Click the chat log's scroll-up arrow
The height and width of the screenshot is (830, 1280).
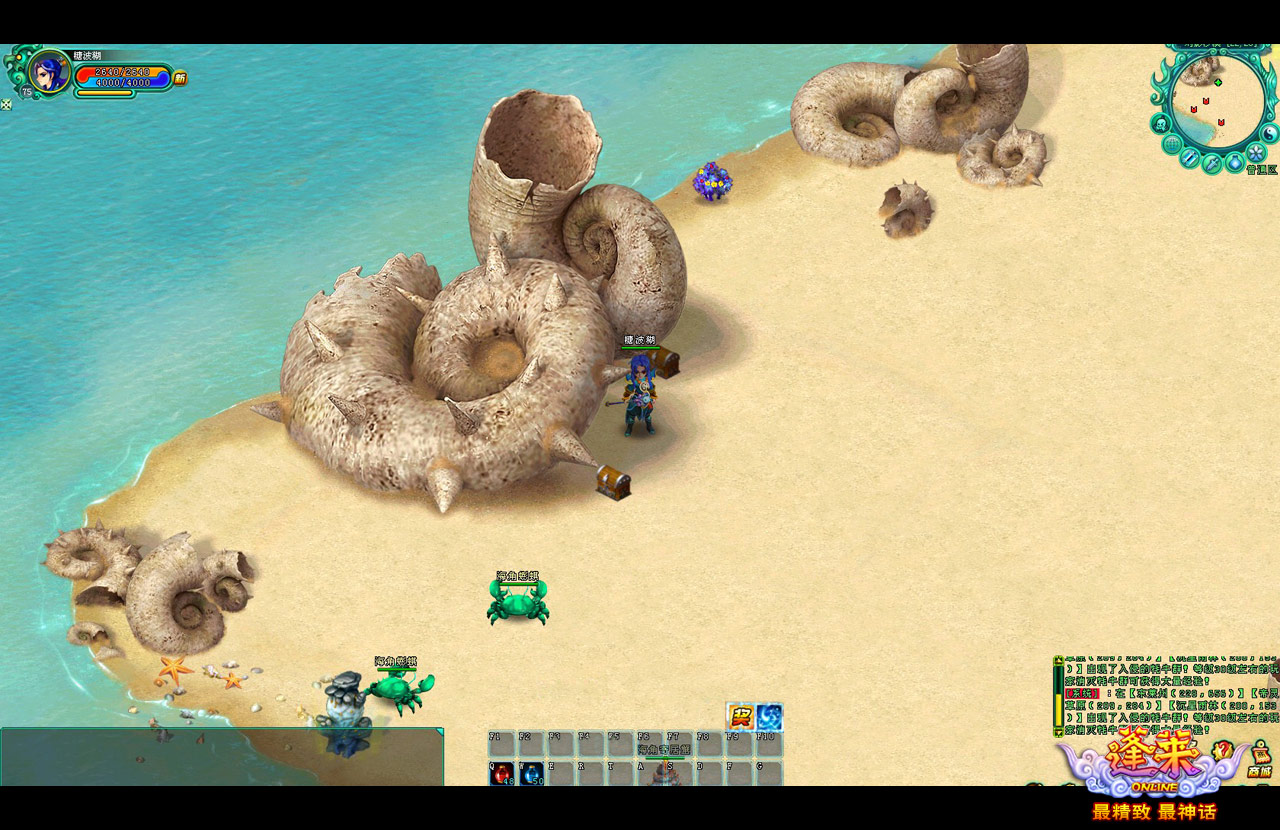point(1059,661)
